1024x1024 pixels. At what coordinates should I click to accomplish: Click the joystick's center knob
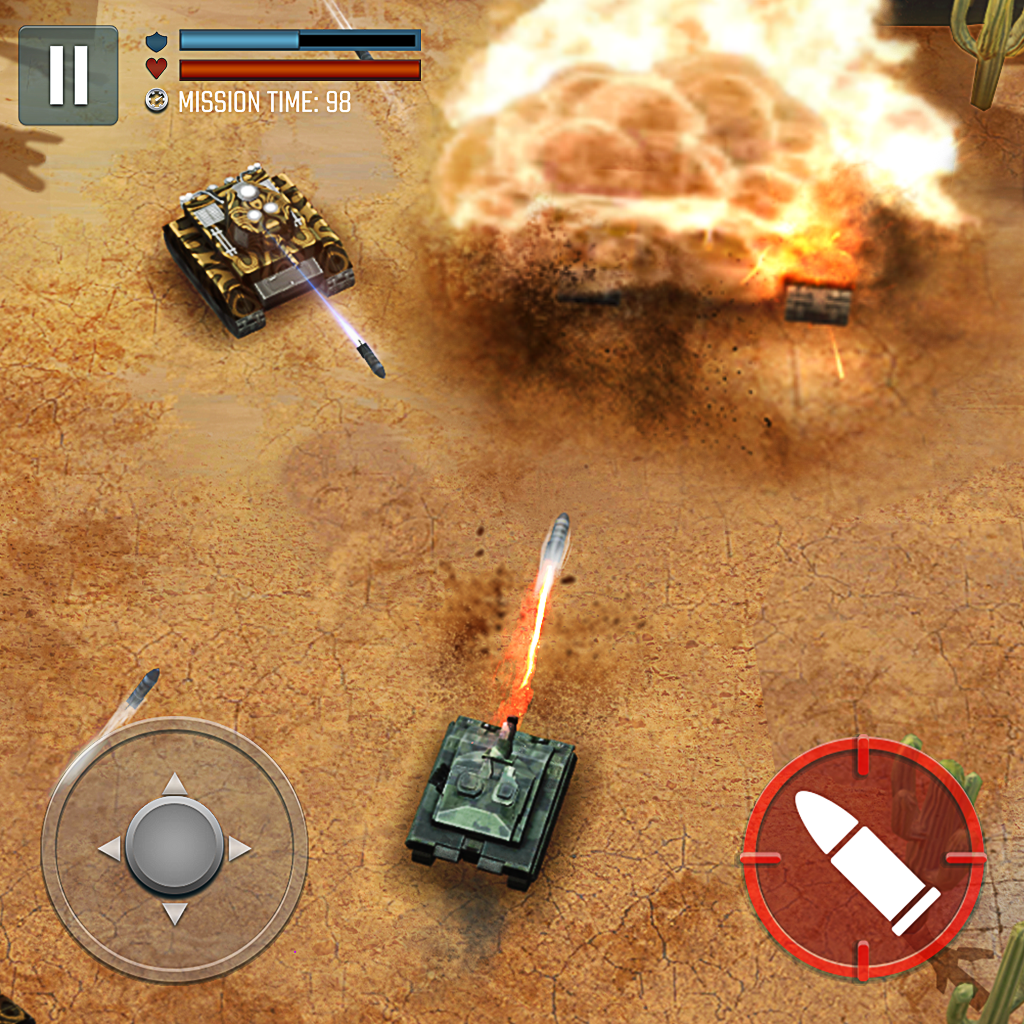coord(175,848)
